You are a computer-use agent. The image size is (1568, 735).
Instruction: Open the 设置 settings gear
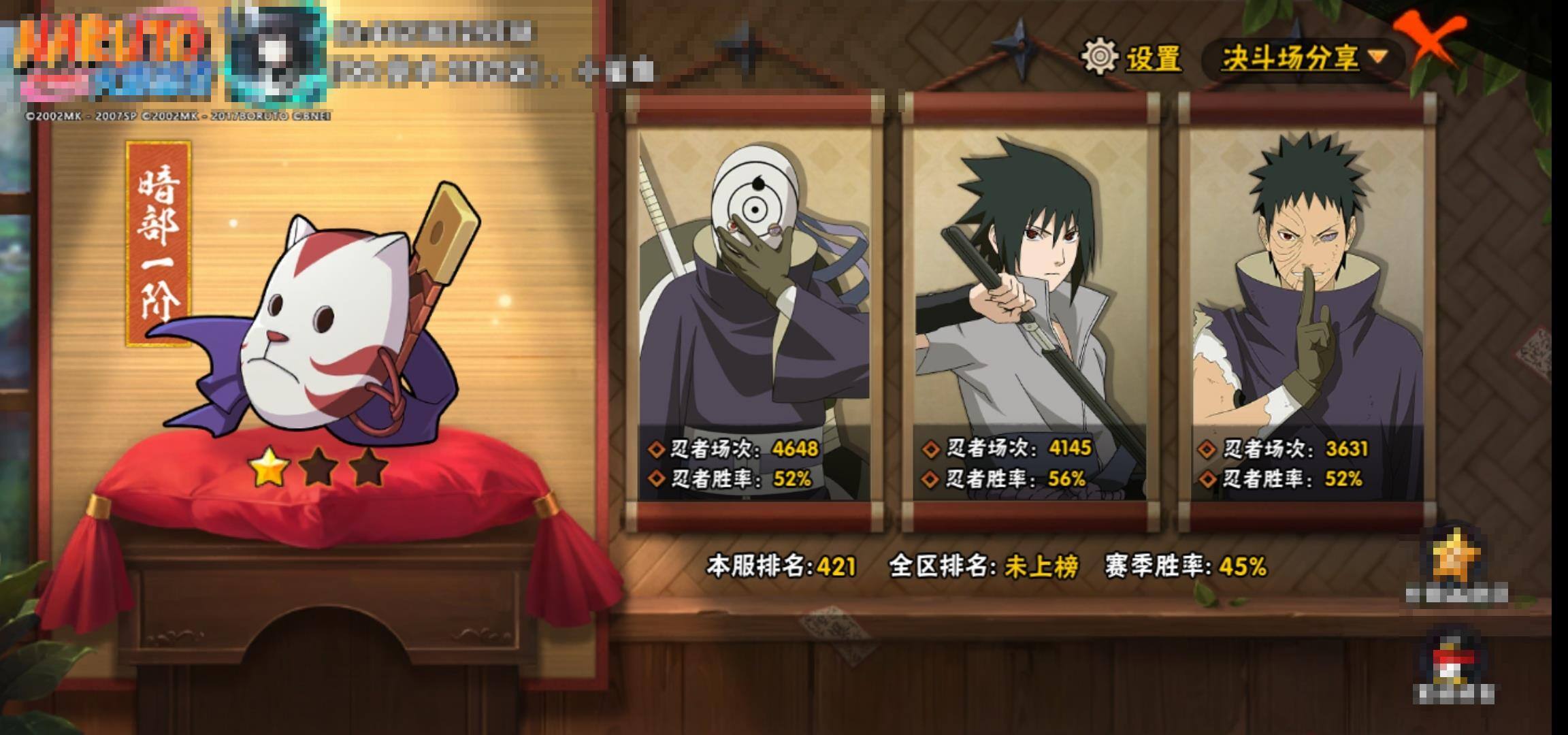1130,57
